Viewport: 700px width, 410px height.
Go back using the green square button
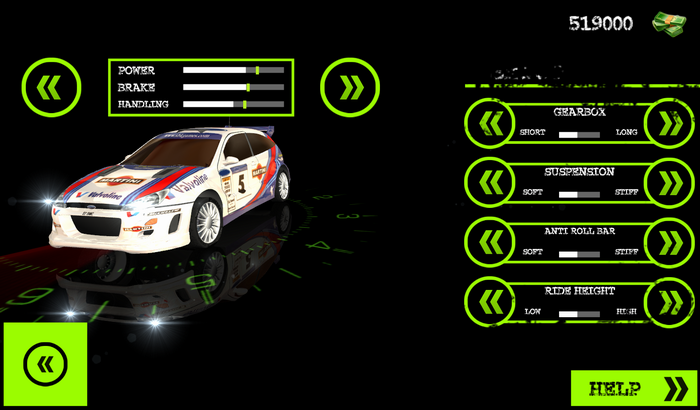(44, 363)
